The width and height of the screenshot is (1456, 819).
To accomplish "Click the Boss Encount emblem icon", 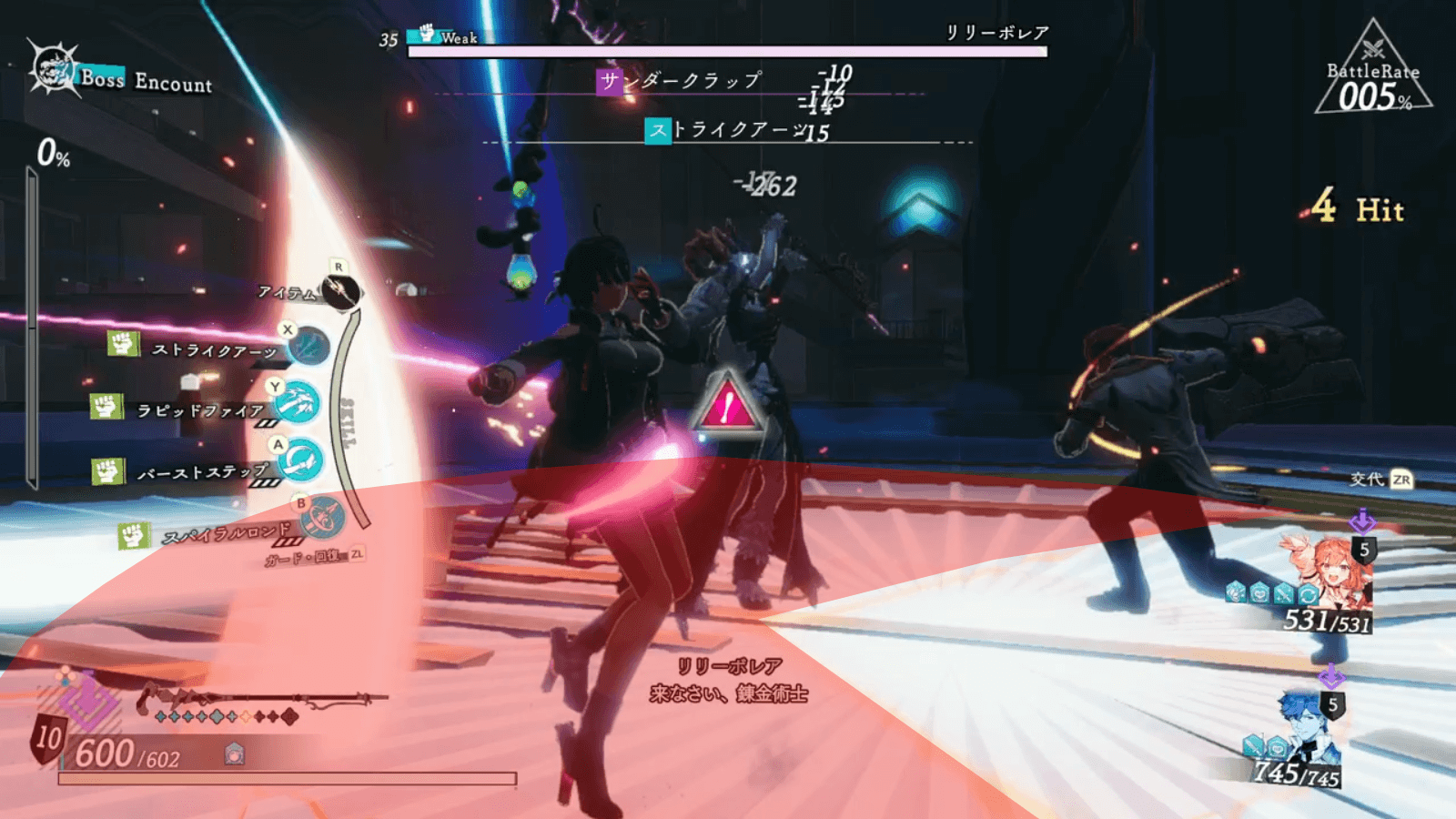I will pyautogui.click(x=53, y=68).
